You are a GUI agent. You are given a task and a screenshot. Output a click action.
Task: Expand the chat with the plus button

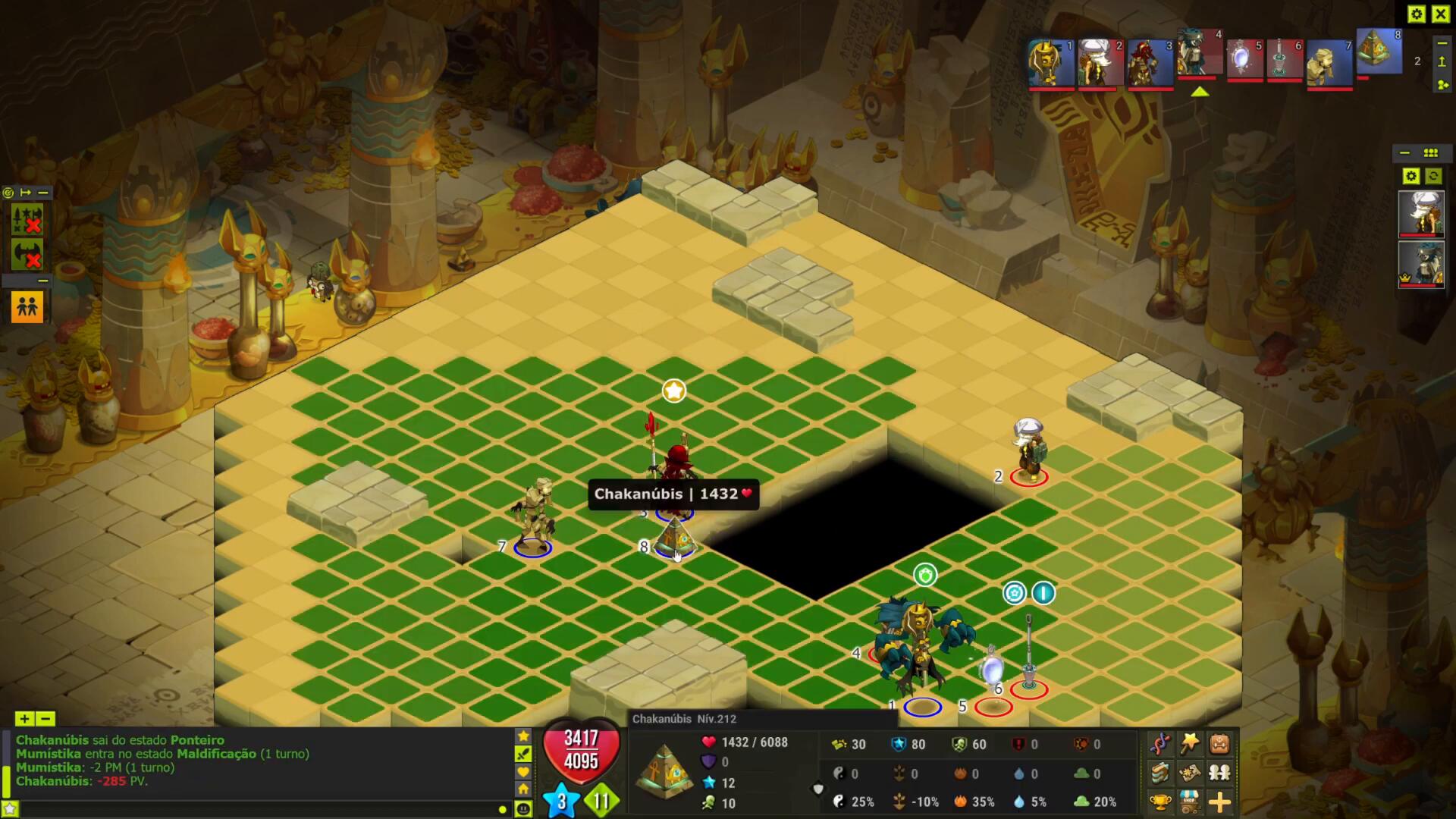click(24, 718)
